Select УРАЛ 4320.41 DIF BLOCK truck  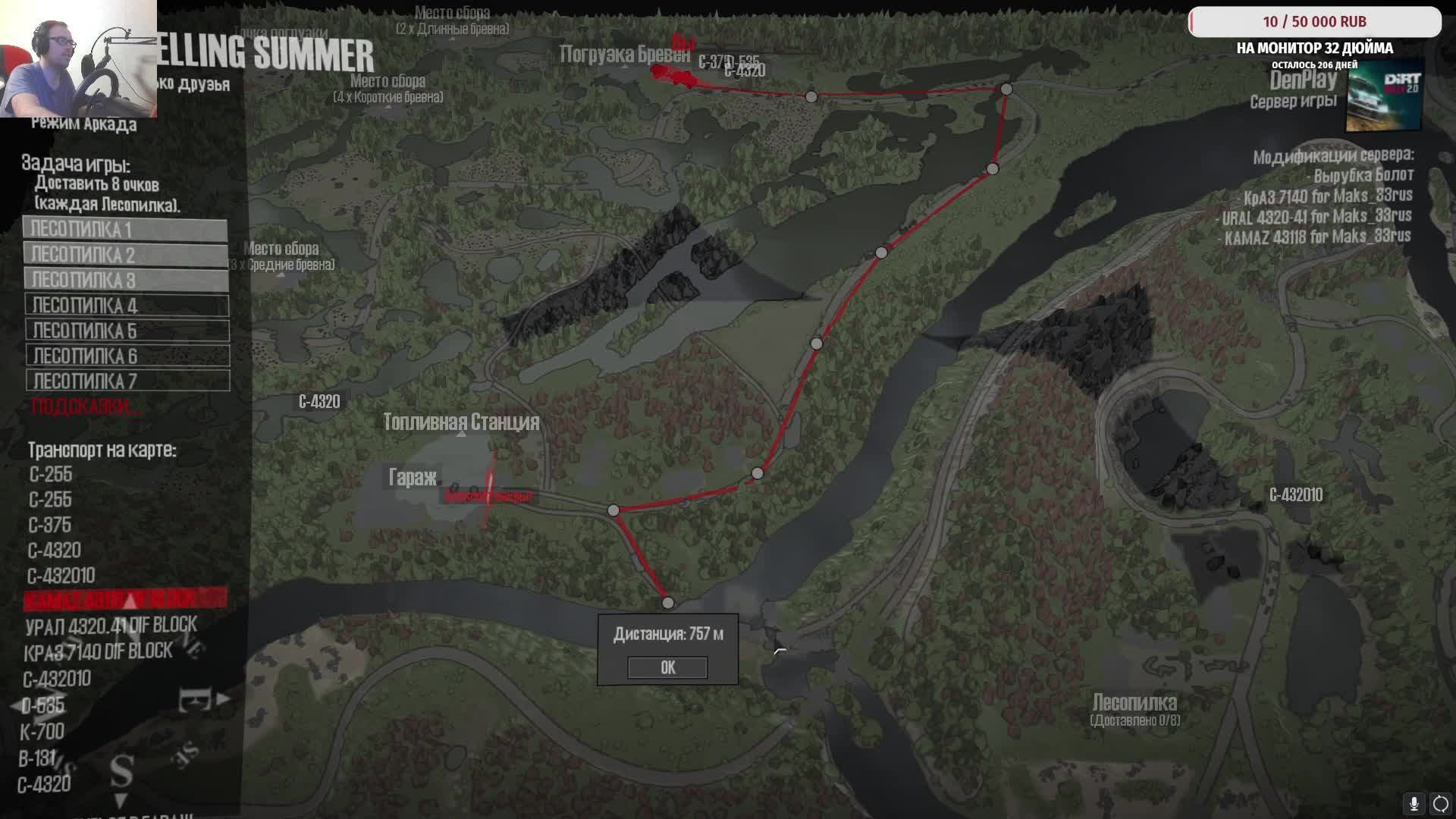(x=111, y=626)
